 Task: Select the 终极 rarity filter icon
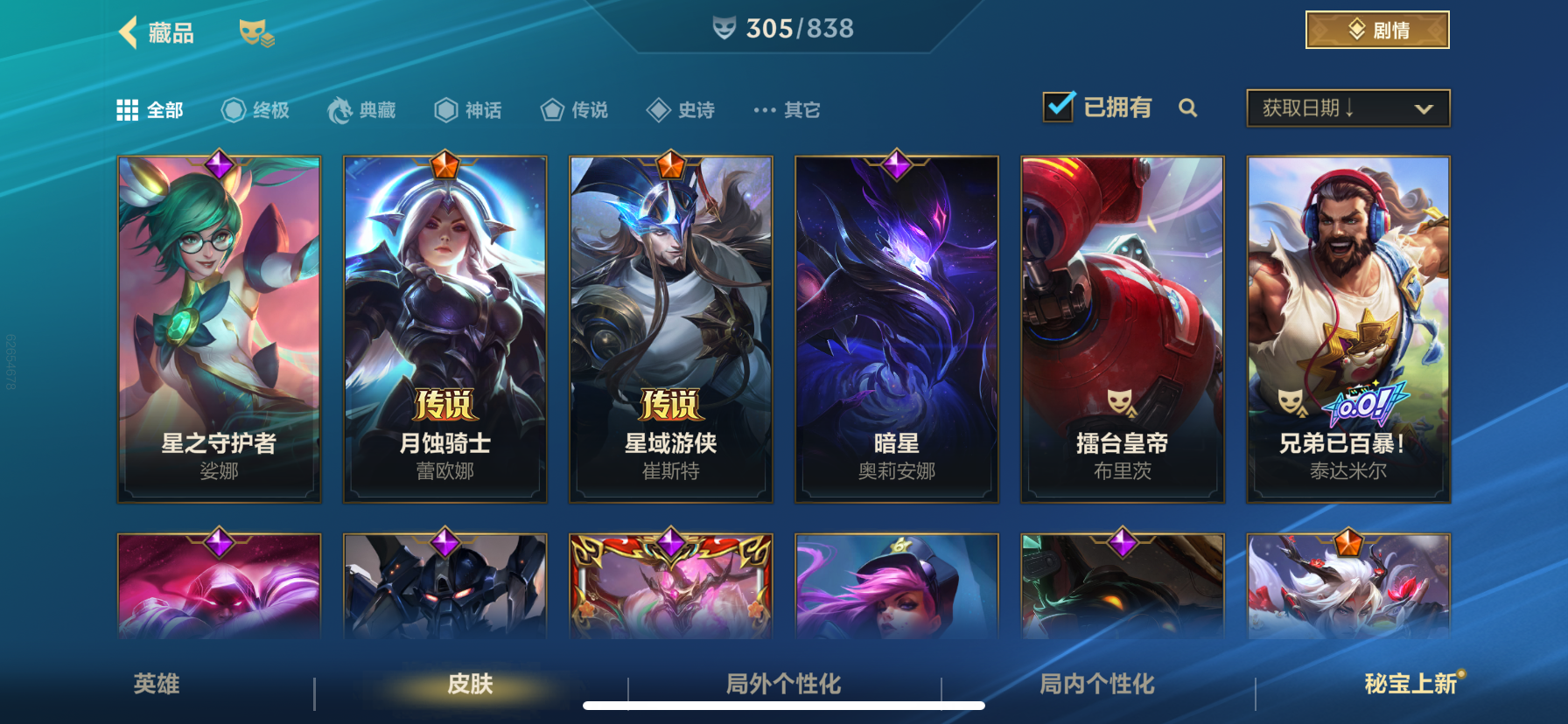coord(232,108)
